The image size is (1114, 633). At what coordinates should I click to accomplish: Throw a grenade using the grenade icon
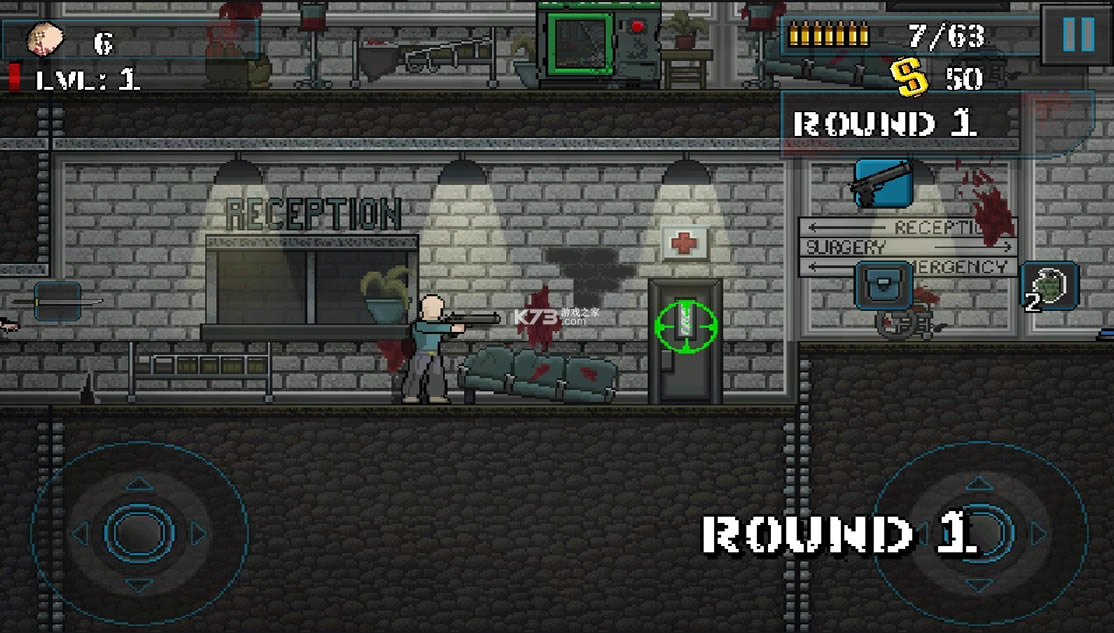pos(1050,287)
